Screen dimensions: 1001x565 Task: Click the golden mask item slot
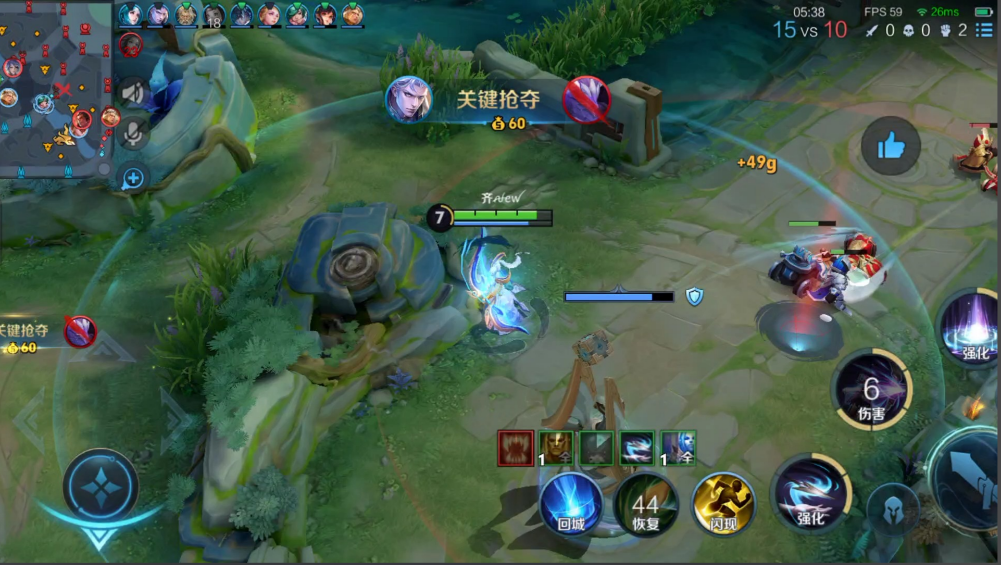556,448
